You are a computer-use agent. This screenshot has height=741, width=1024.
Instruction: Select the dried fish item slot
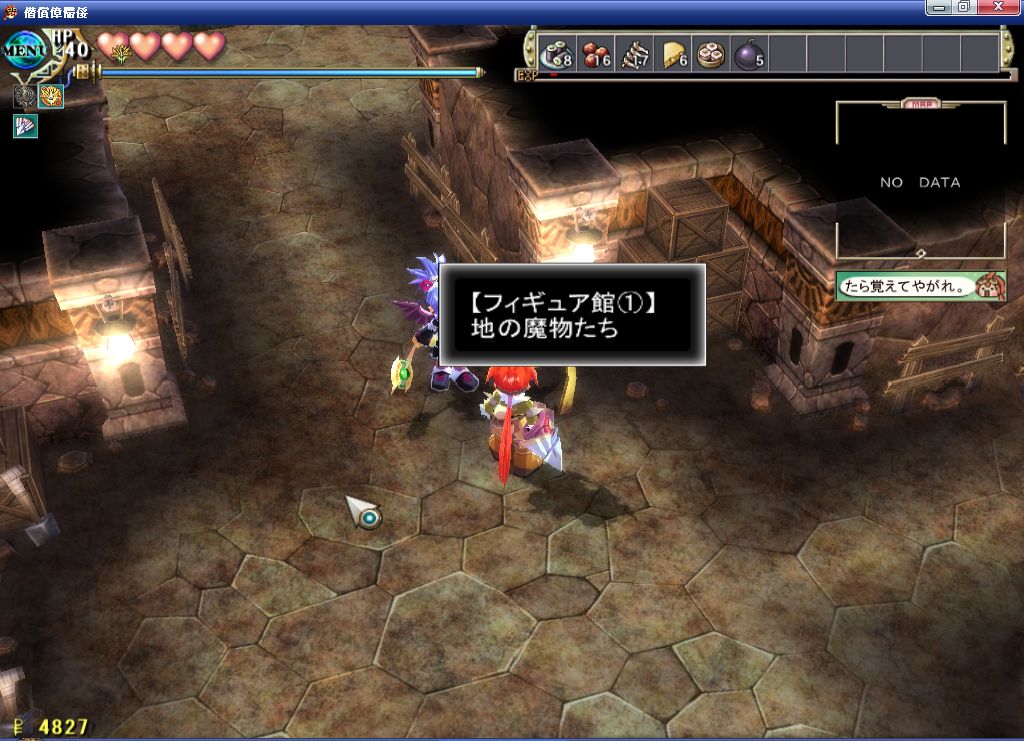tap(635, 54)
